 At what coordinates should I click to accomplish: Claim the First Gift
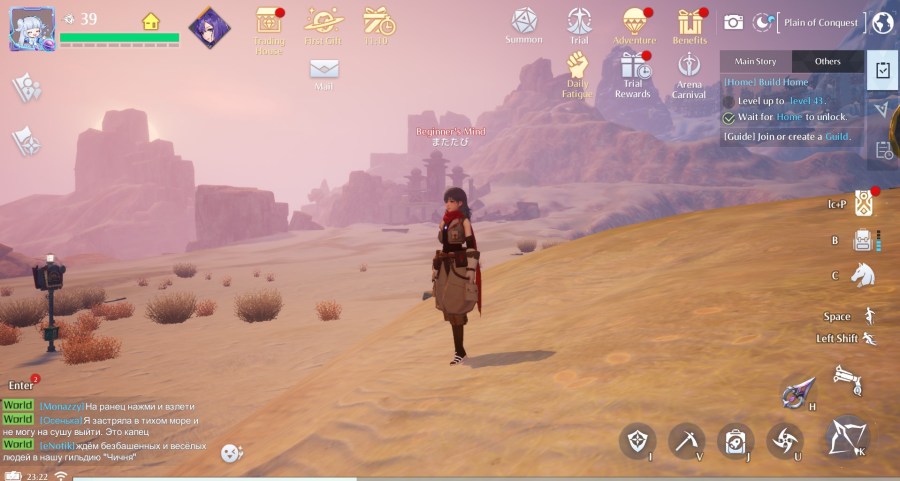[323, 21]
